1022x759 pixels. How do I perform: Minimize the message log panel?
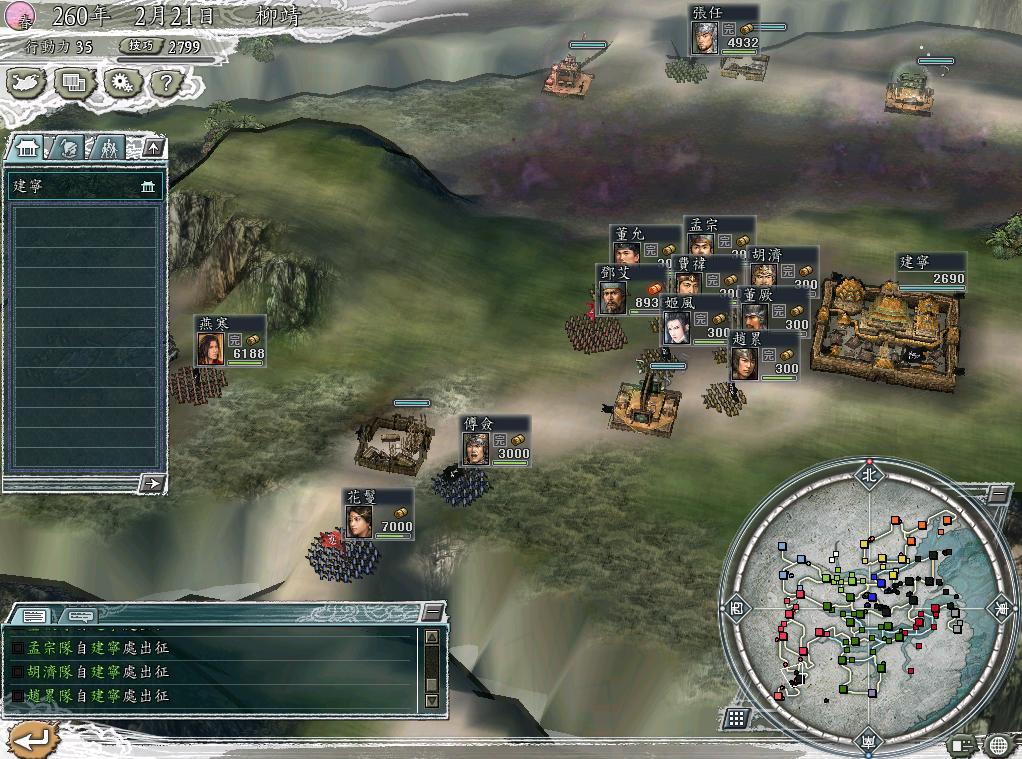tap(432, 612)
